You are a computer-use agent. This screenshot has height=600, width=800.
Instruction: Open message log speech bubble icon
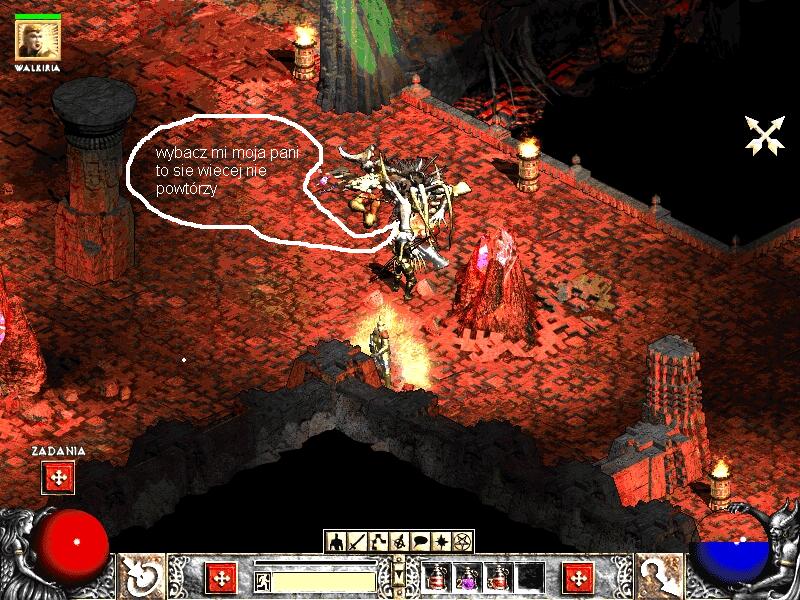click(x=420, y=541)
